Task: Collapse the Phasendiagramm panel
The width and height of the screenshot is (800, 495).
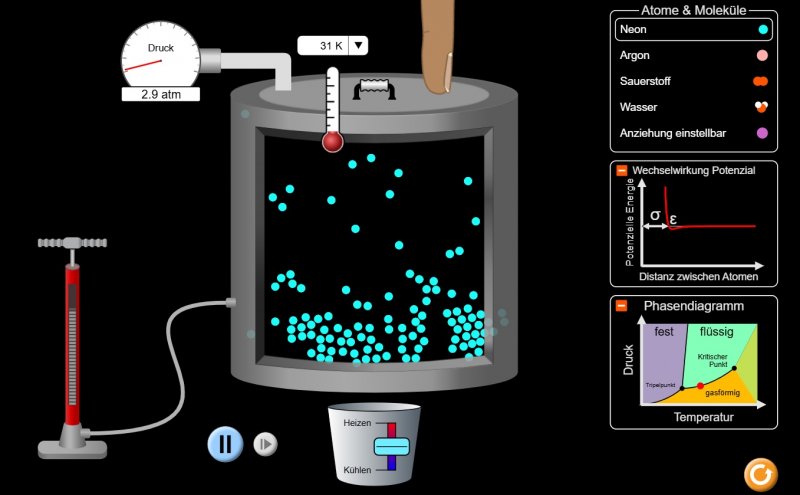Action: click(x=621, y=305)
